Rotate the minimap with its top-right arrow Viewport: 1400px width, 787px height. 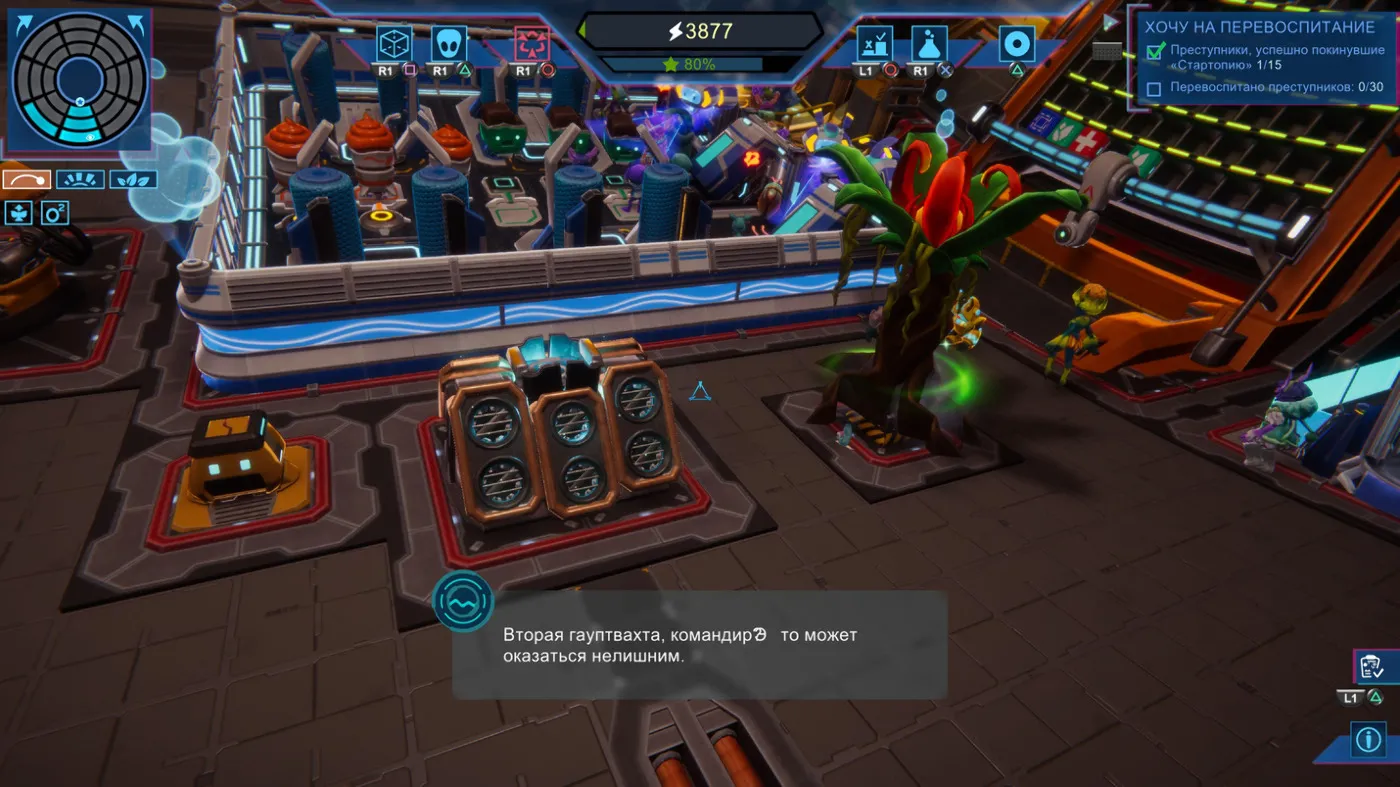click(135, 25)
